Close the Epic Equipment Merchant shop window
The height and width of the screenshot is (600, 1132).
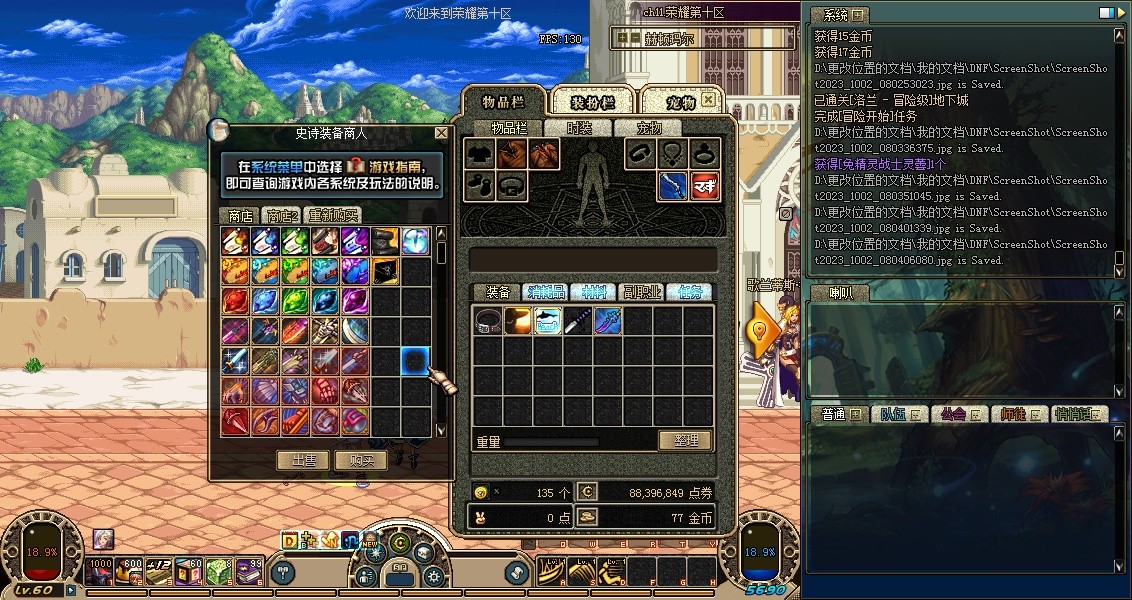441,133
